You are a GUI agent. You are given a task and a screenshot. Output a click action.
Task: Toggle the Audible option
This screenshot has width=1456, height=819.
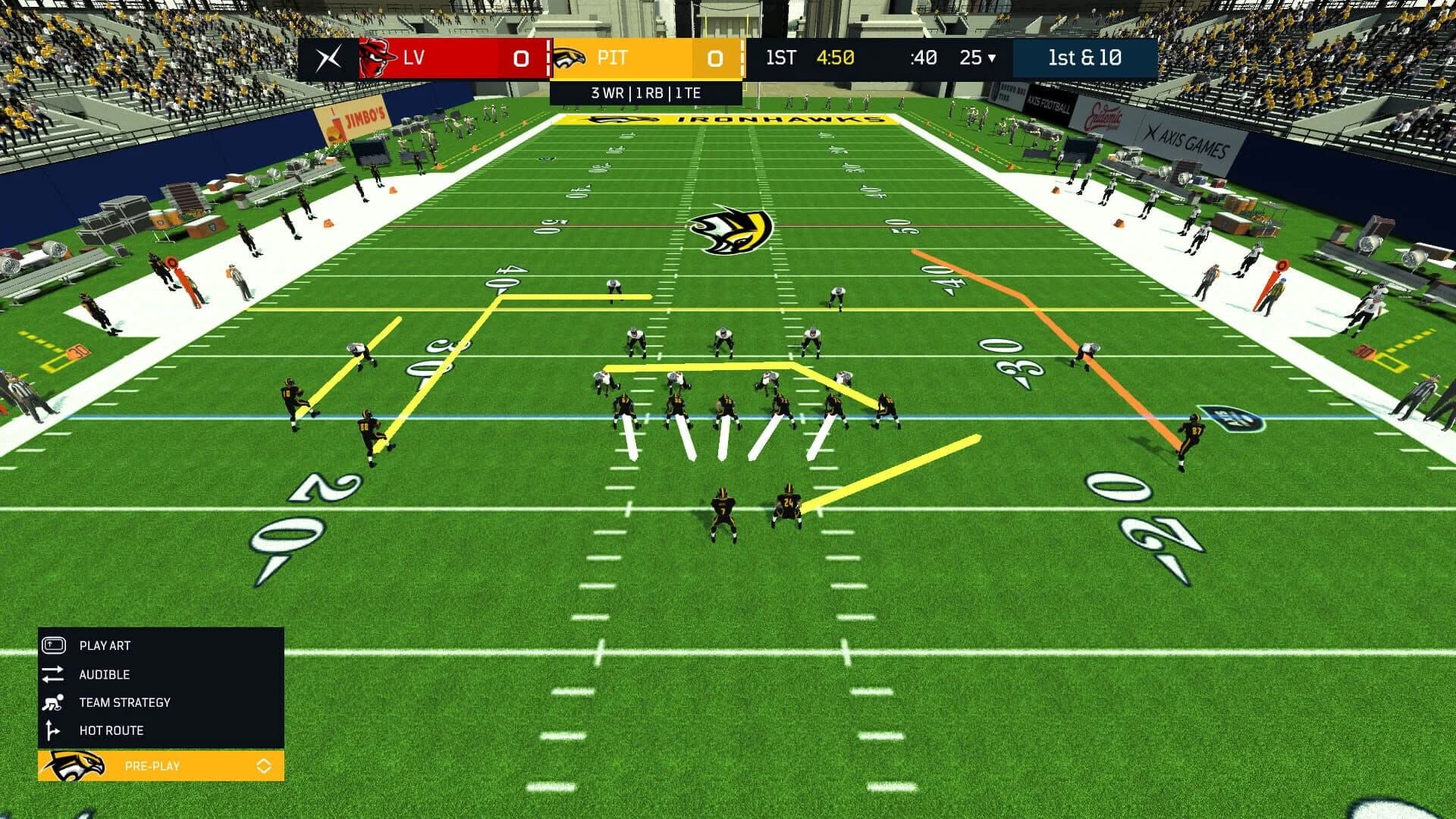[104, 674]
